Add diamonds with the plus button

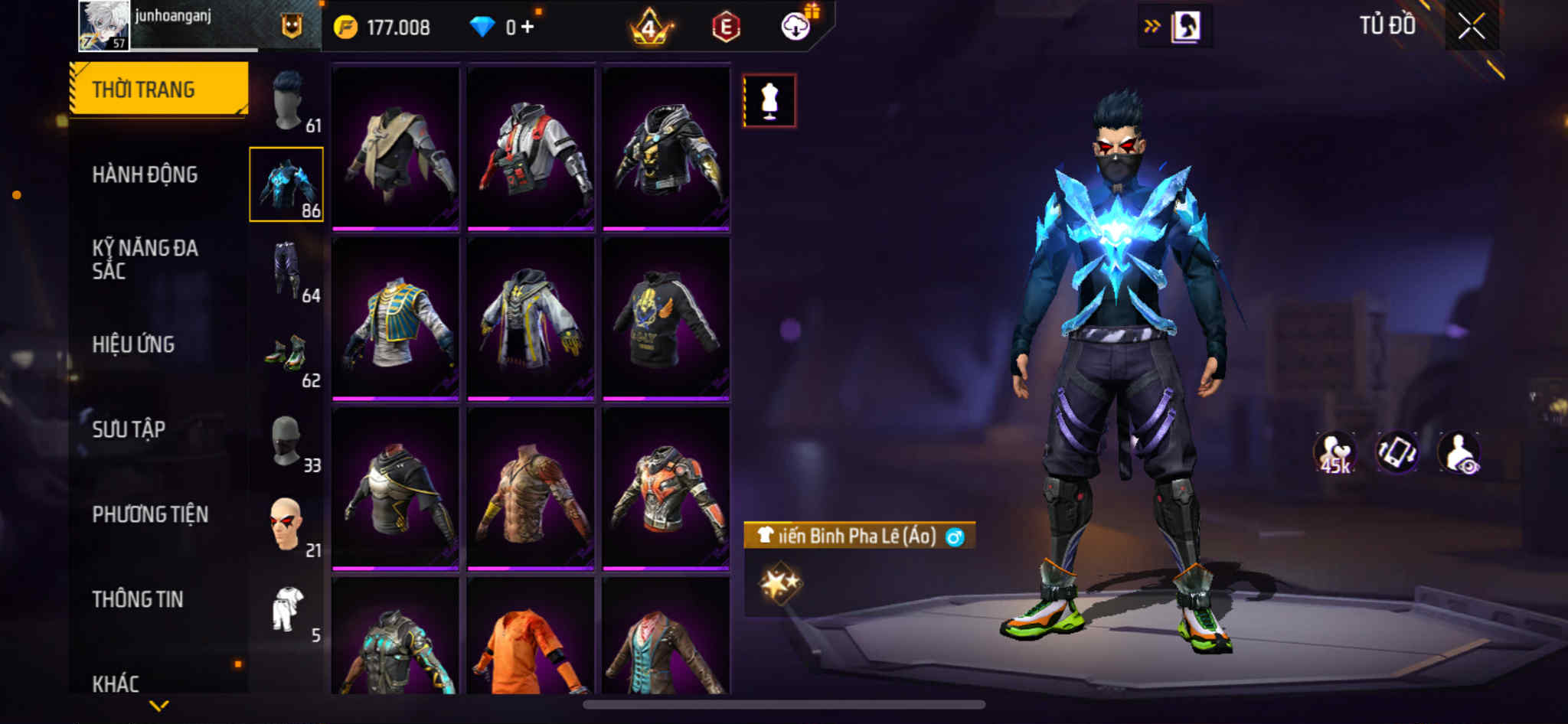(x=527, y=27)
